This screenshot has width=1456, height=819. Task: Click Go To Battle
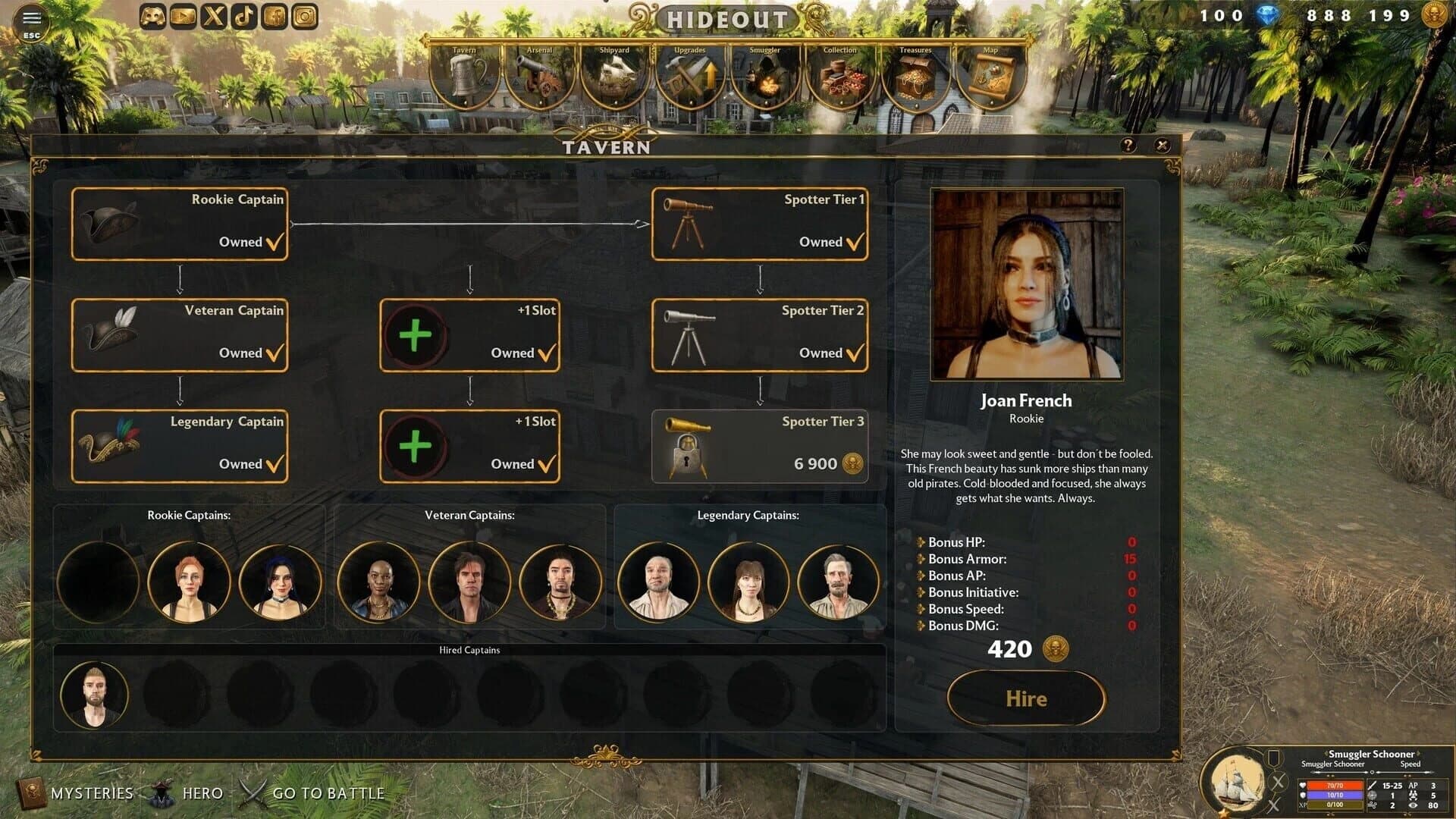330,792
